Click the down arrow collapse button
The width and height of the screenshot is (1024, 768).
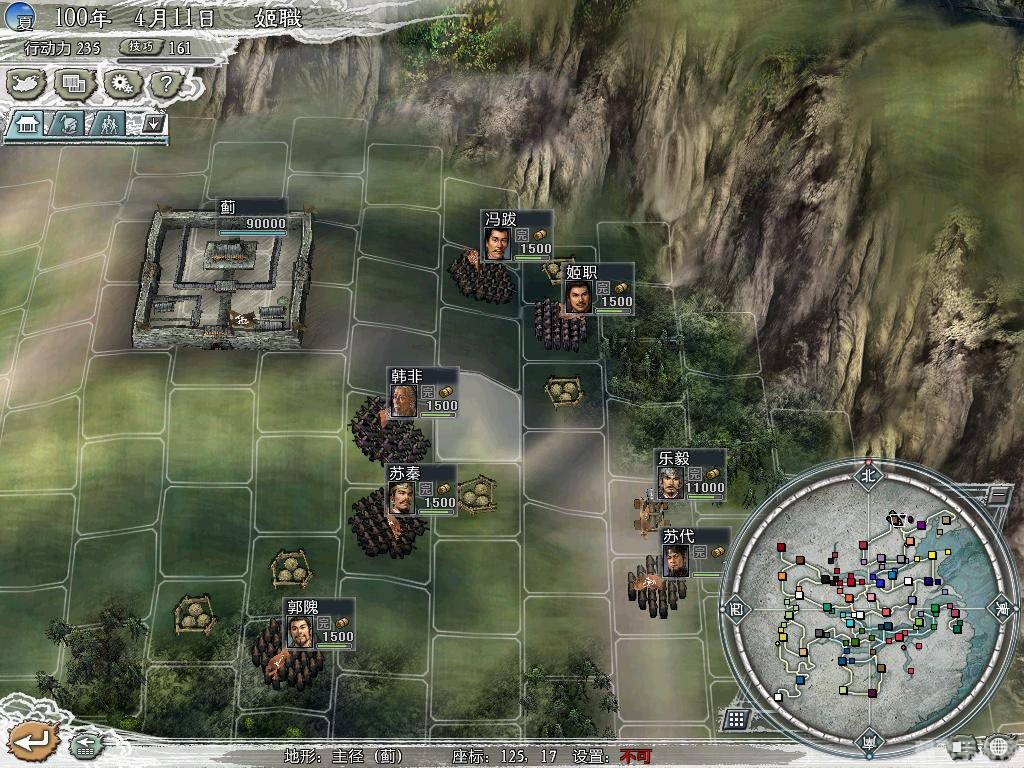click(153, 124)
